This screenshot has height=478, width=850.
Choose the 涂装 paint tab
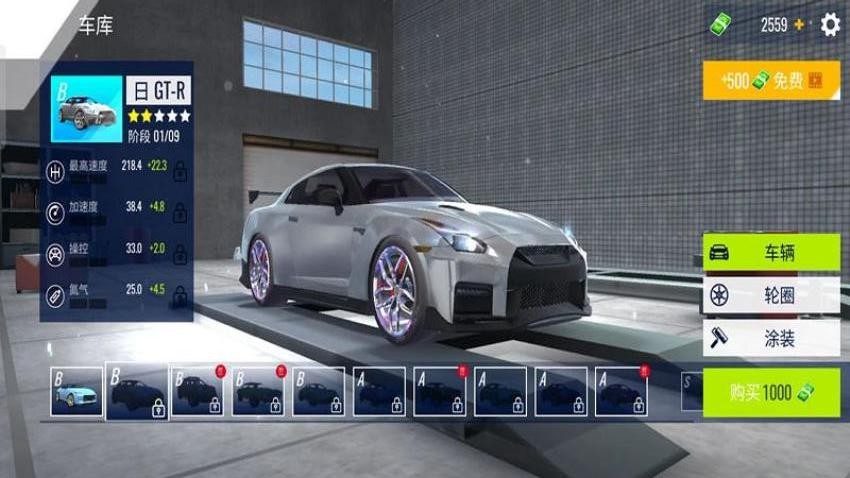[x=771, y=339]
